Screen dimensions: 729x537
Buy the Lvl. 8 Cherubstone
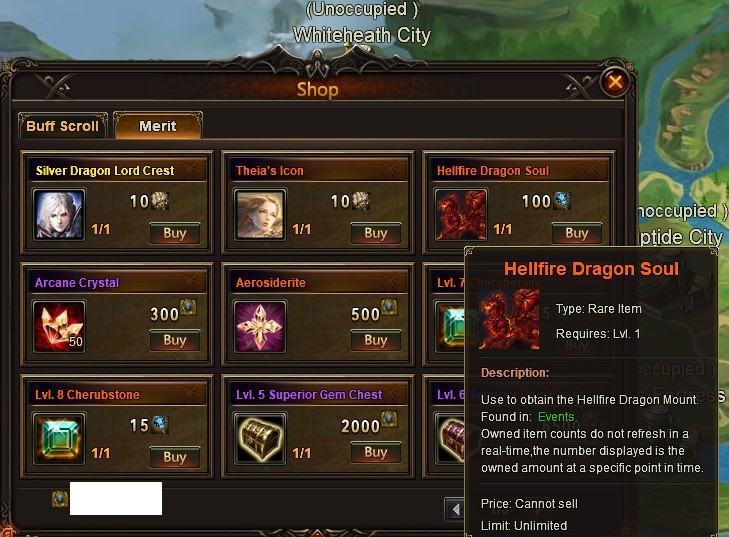pos(175,456)
